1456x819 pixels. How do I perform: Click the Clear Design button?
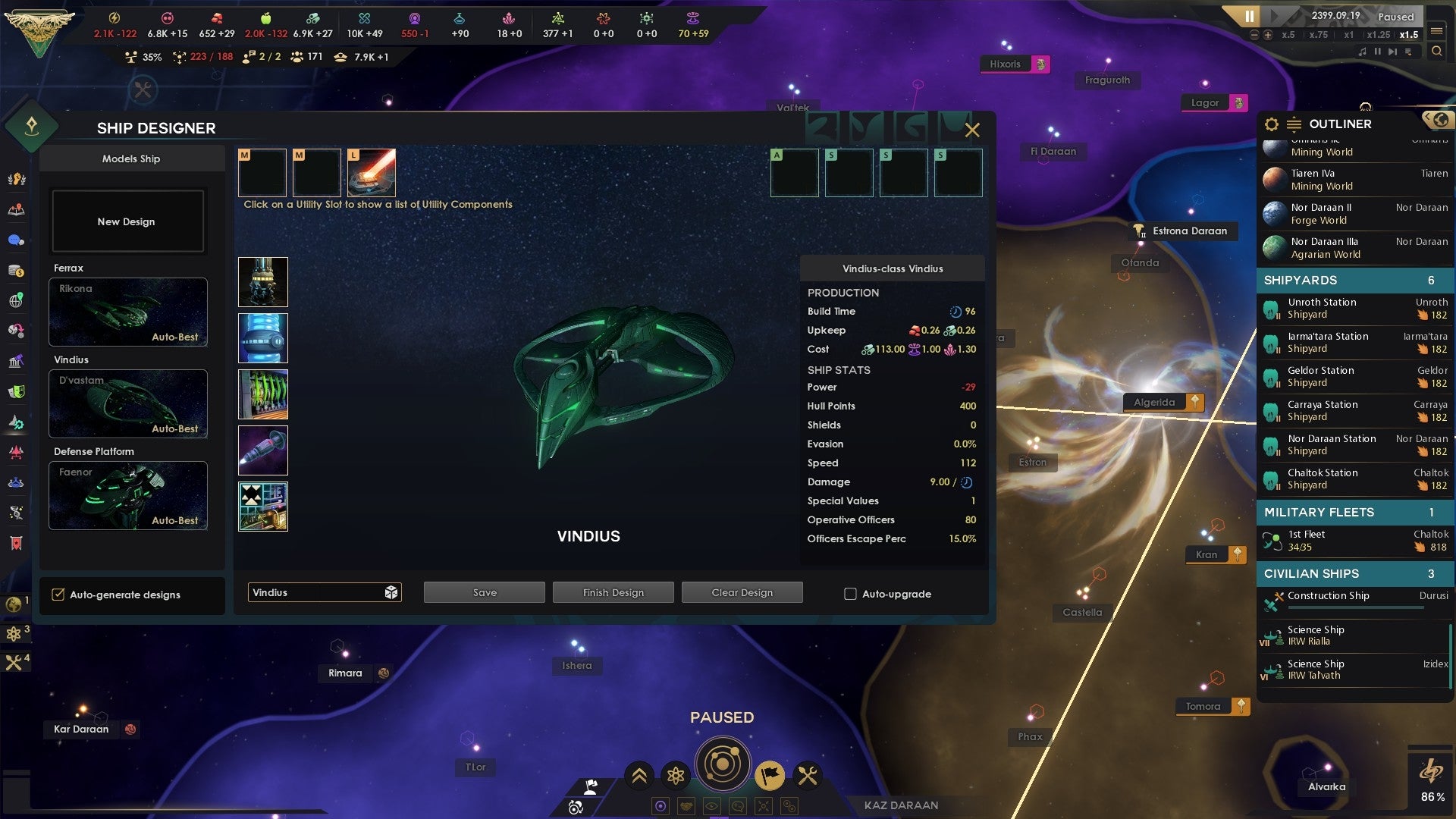[x=742, y=591]
